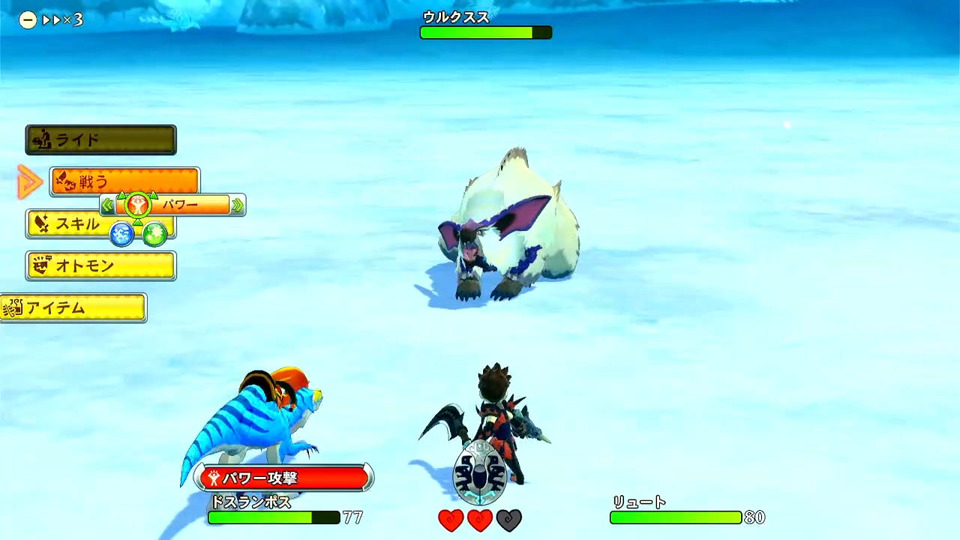Image resolution: width=960 pixels, height=540 pixels.
Task: Click the right arrow on the attack selector
Action: coord(238,206)
